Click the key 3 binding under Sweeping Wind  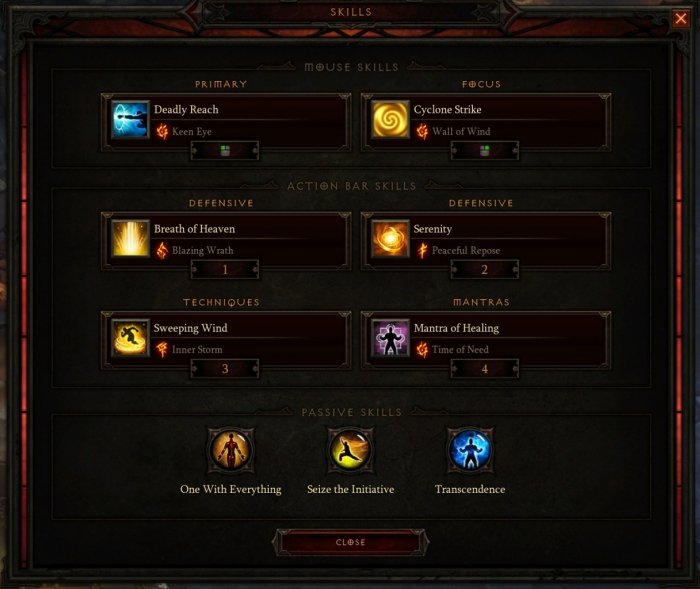point(225,368)
